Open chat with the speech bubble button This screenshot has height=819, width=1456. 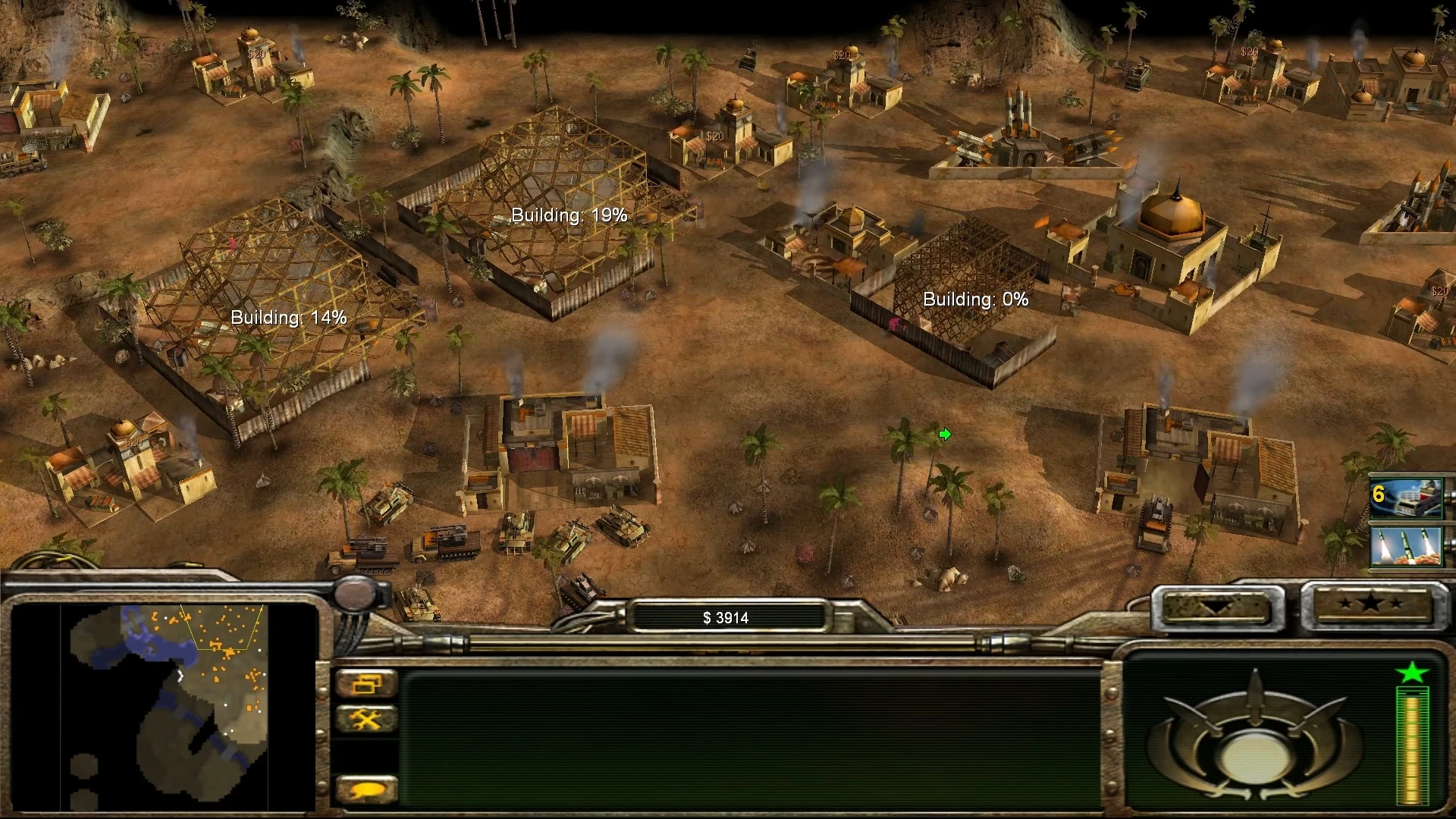pos(366,790)
